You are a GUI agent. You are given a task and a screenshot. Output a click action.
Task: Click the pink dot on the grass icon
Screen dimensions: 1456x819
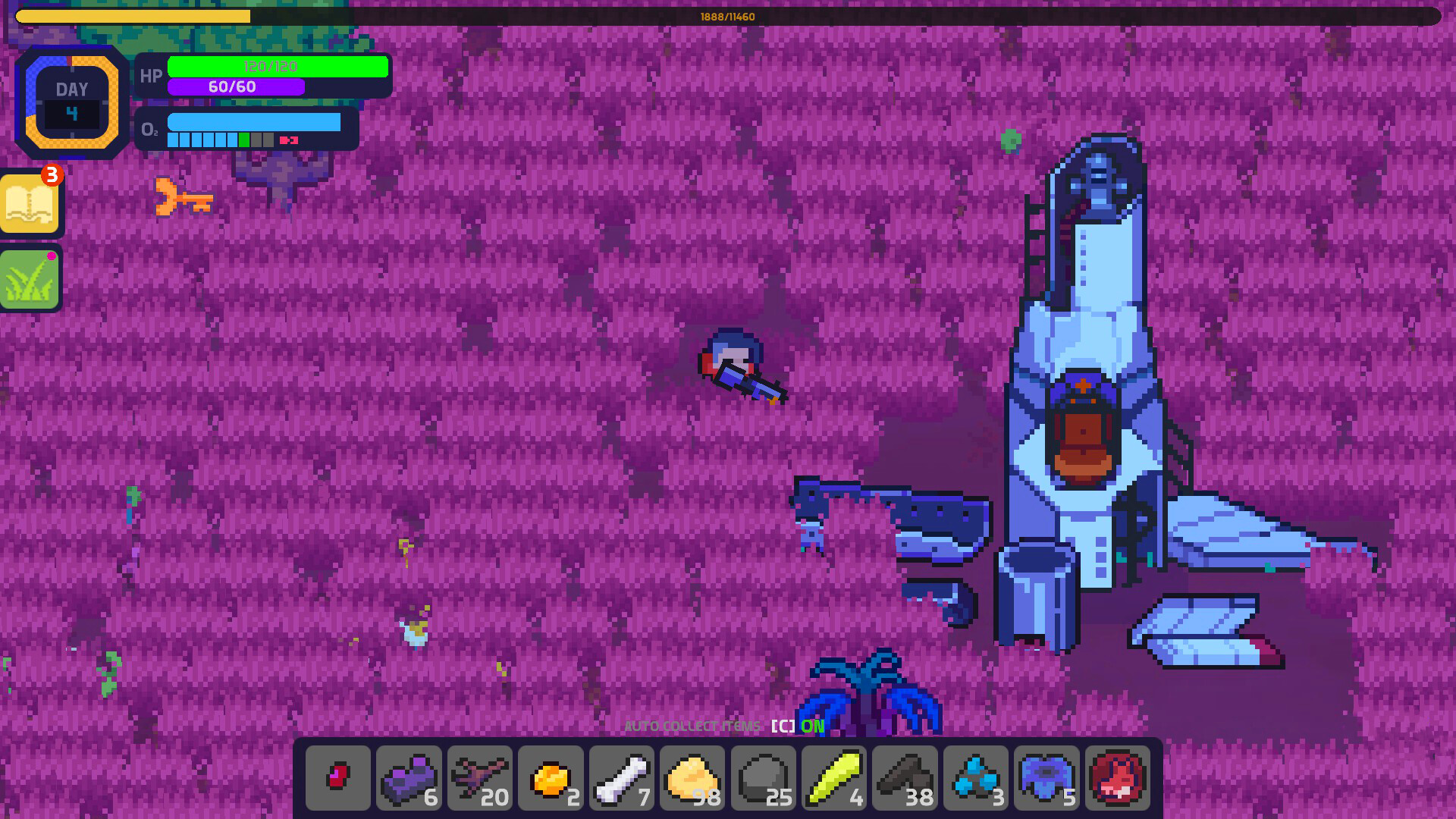pos(52,257)
